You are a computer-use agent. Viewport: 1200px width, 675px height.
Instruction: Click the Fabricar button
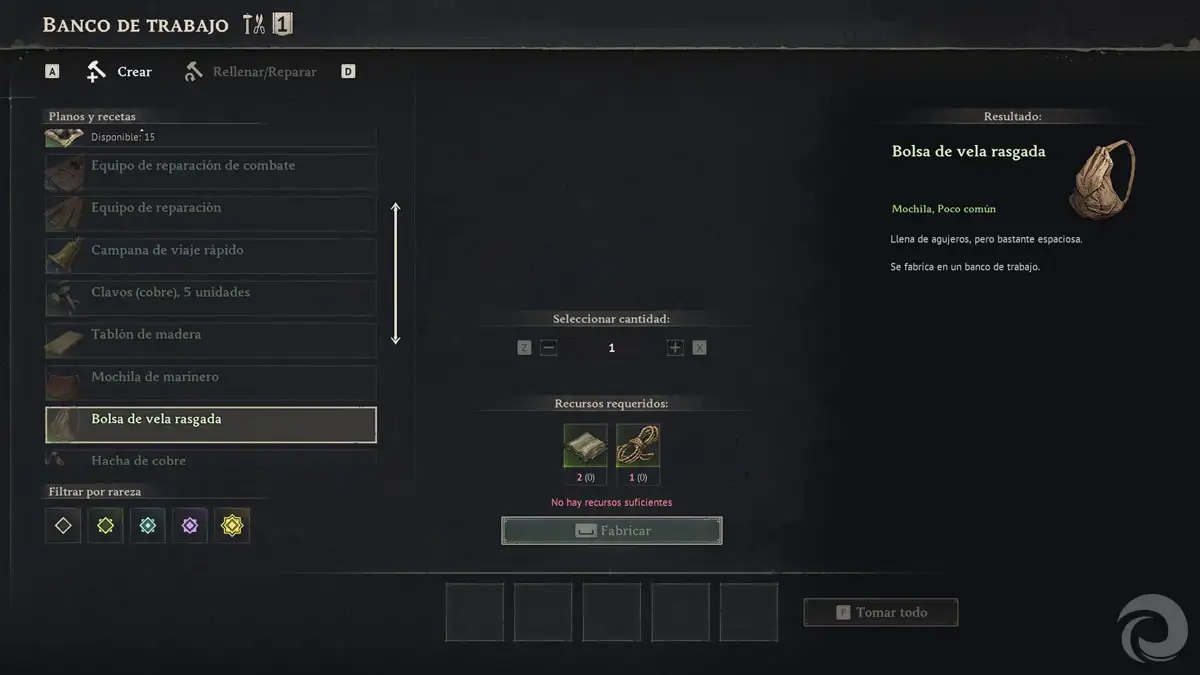[612, 531]
